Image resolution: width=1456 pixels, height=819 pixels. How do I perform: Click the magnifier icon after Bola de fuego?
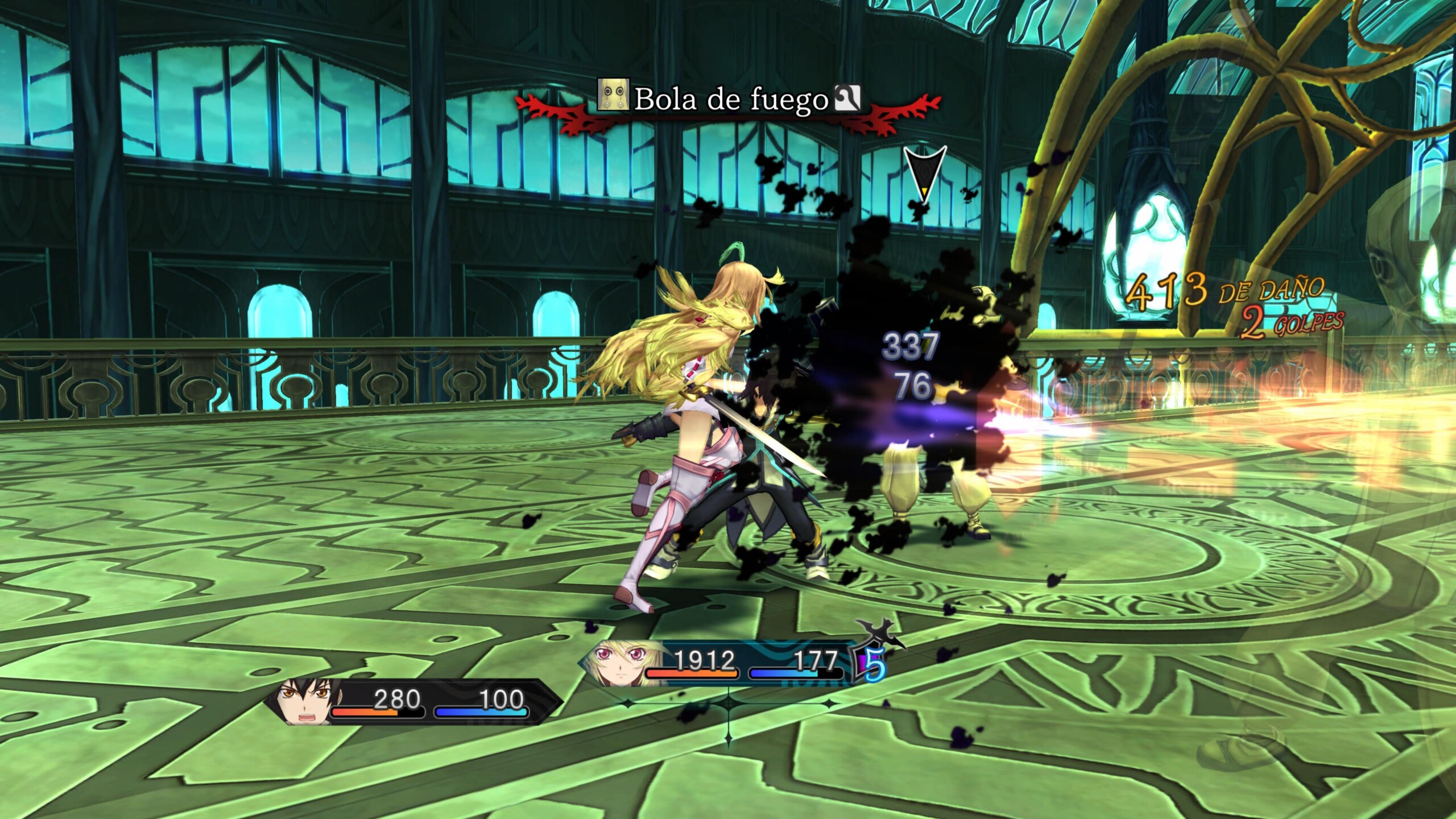pyautogui.click(x=847, y=98)
